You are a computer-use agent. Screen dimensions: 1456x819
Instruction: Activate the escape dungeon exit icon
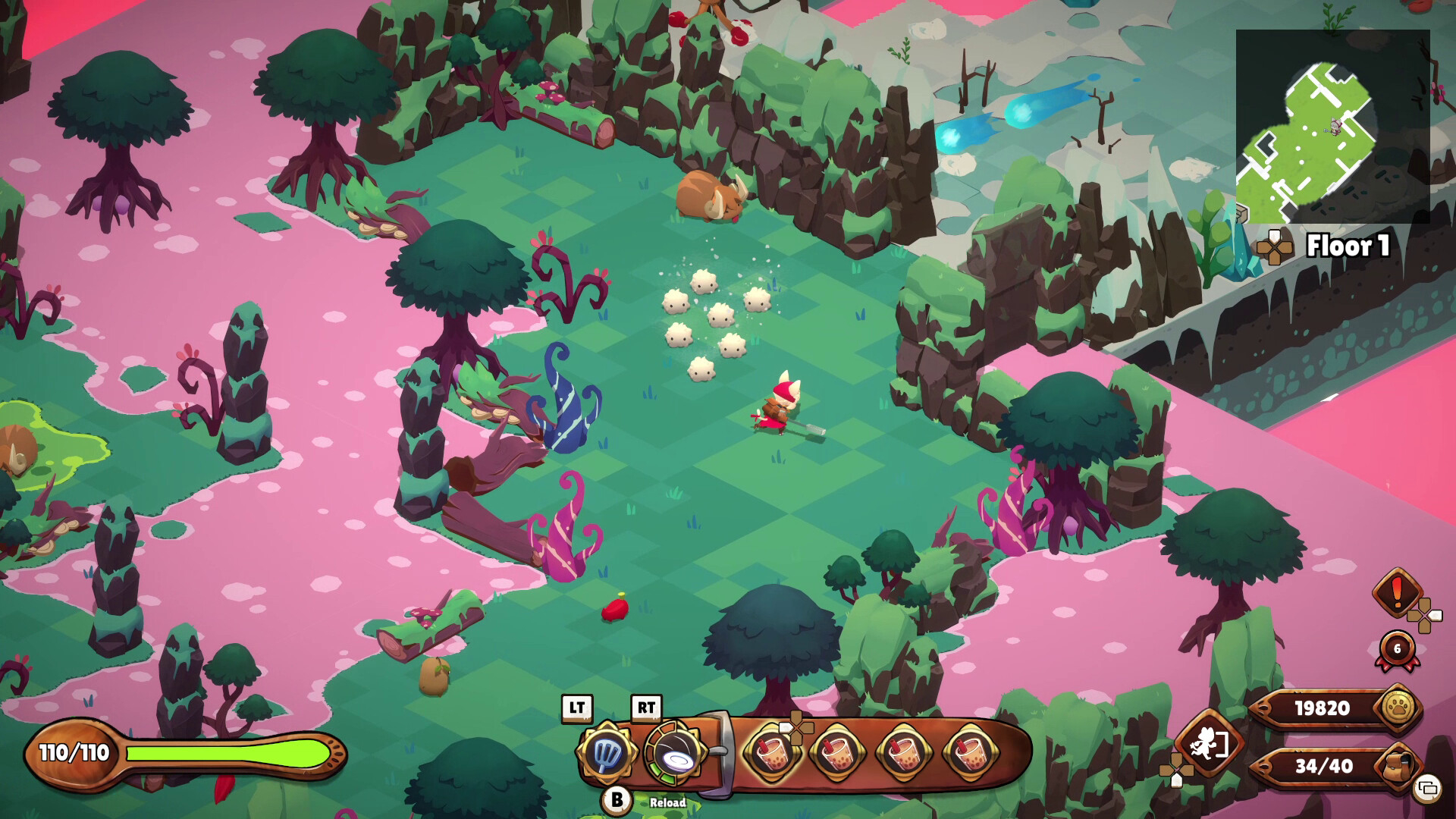(x=1208, y=744)
